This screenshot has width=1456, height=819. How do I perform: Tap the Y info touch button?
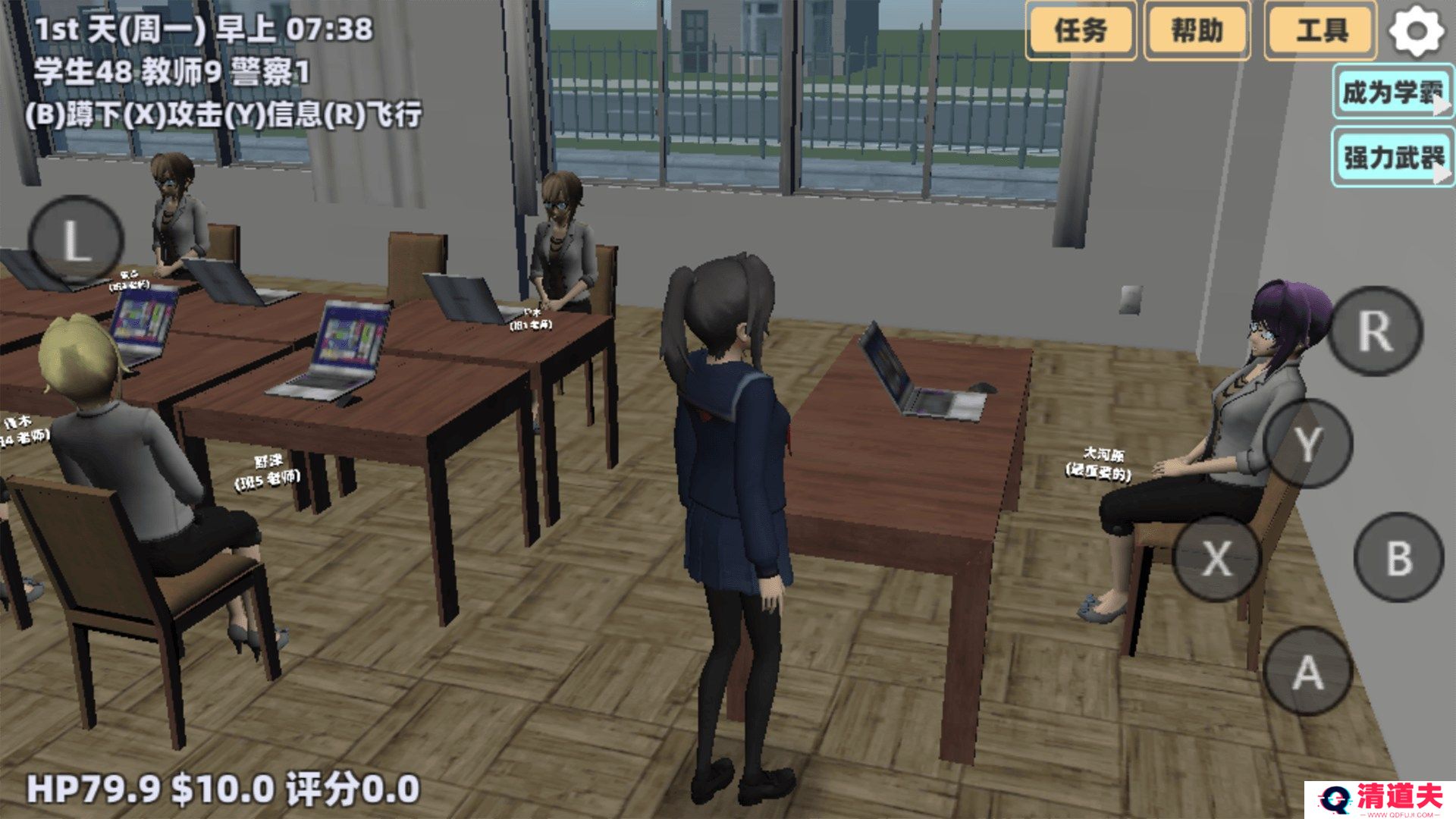(x=1308, y=443)
